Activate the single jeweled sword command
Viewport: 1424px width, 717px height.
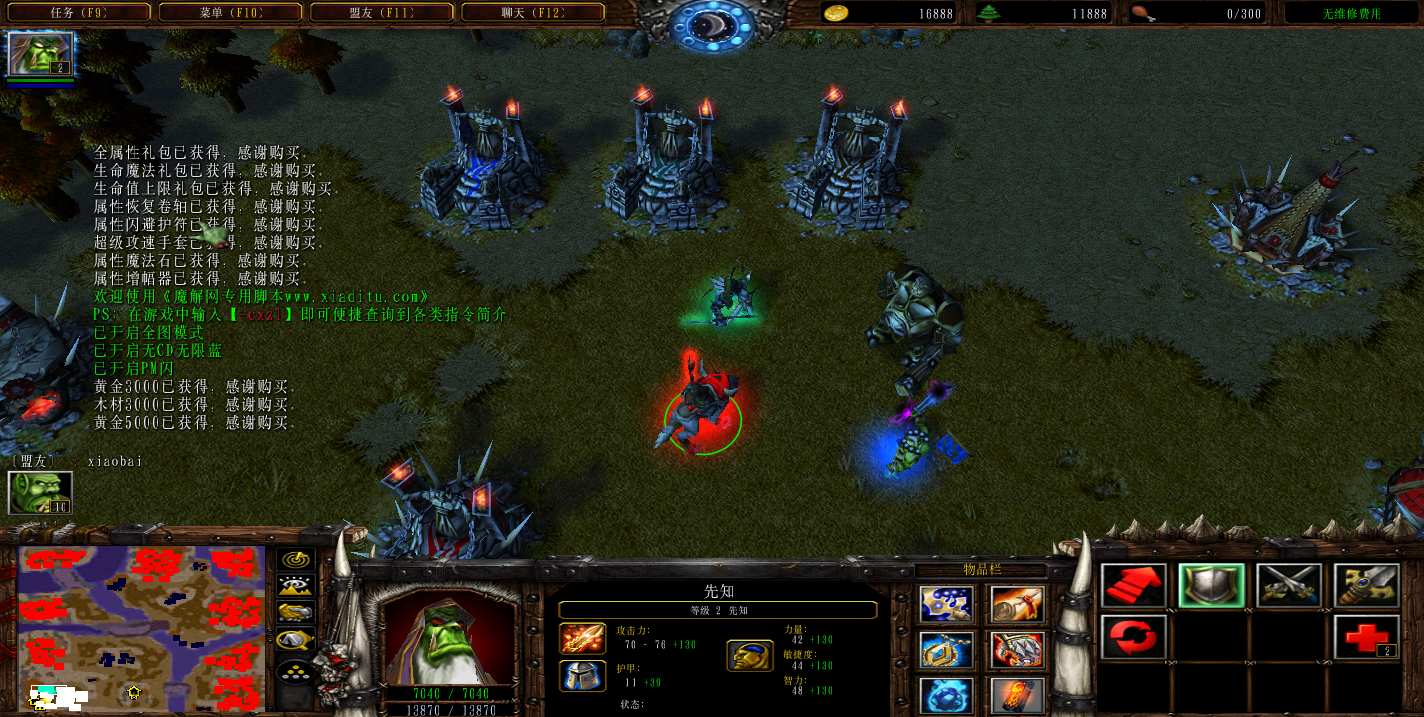(1366, 587)
